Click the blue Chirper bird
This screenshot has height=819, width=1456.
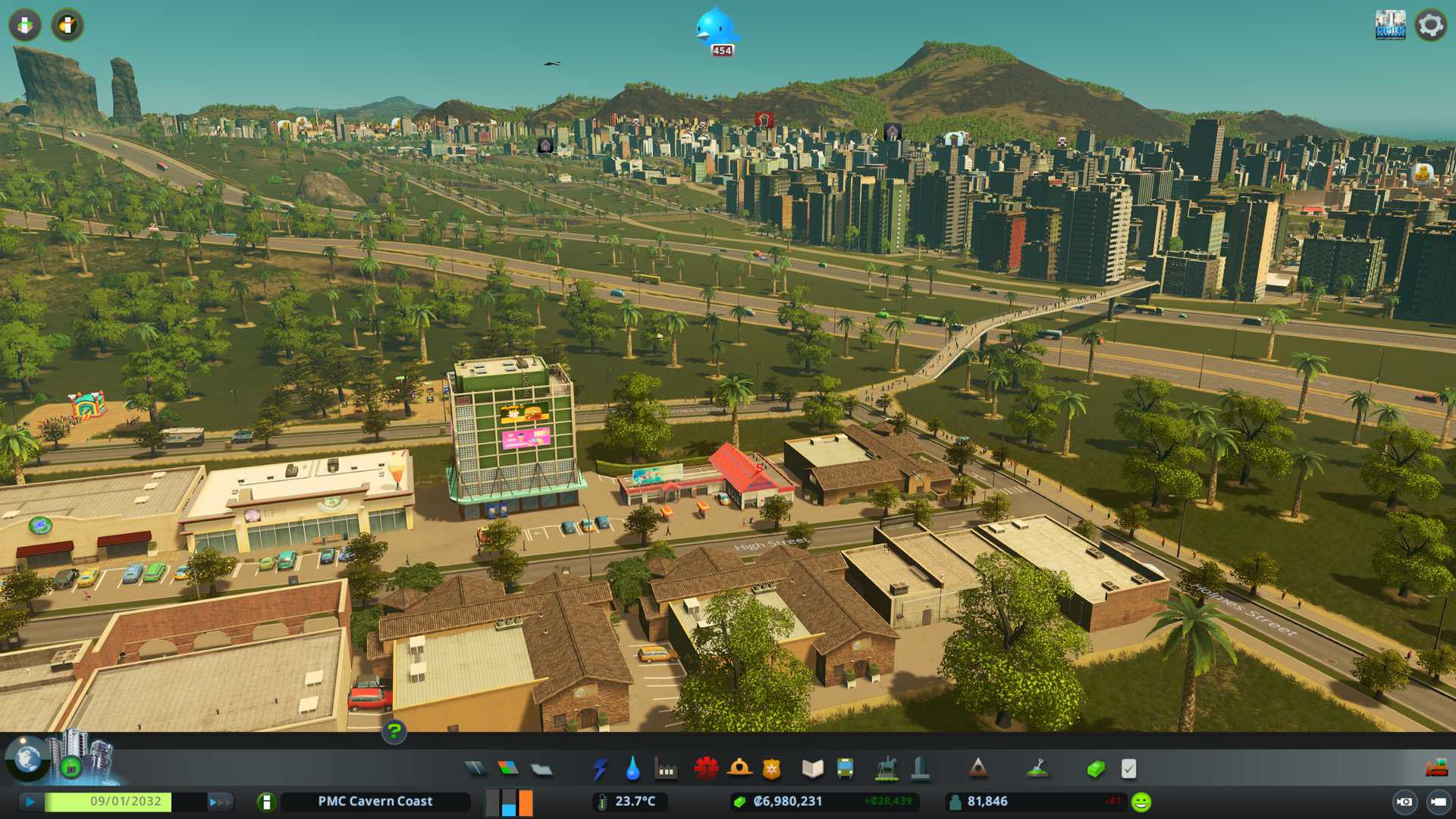pyautogui.click(x=716, y=29)
